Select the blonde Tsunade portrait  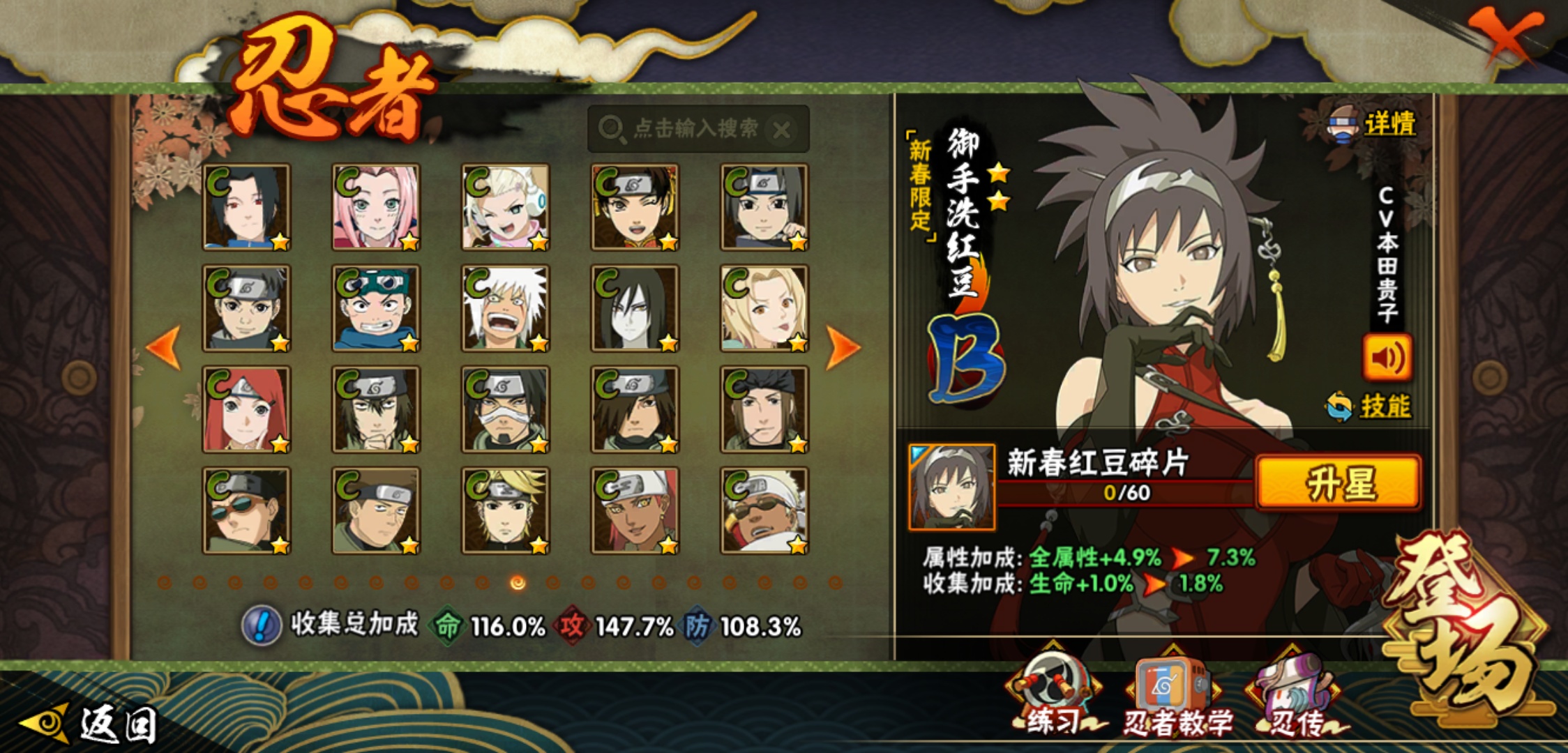764,308
